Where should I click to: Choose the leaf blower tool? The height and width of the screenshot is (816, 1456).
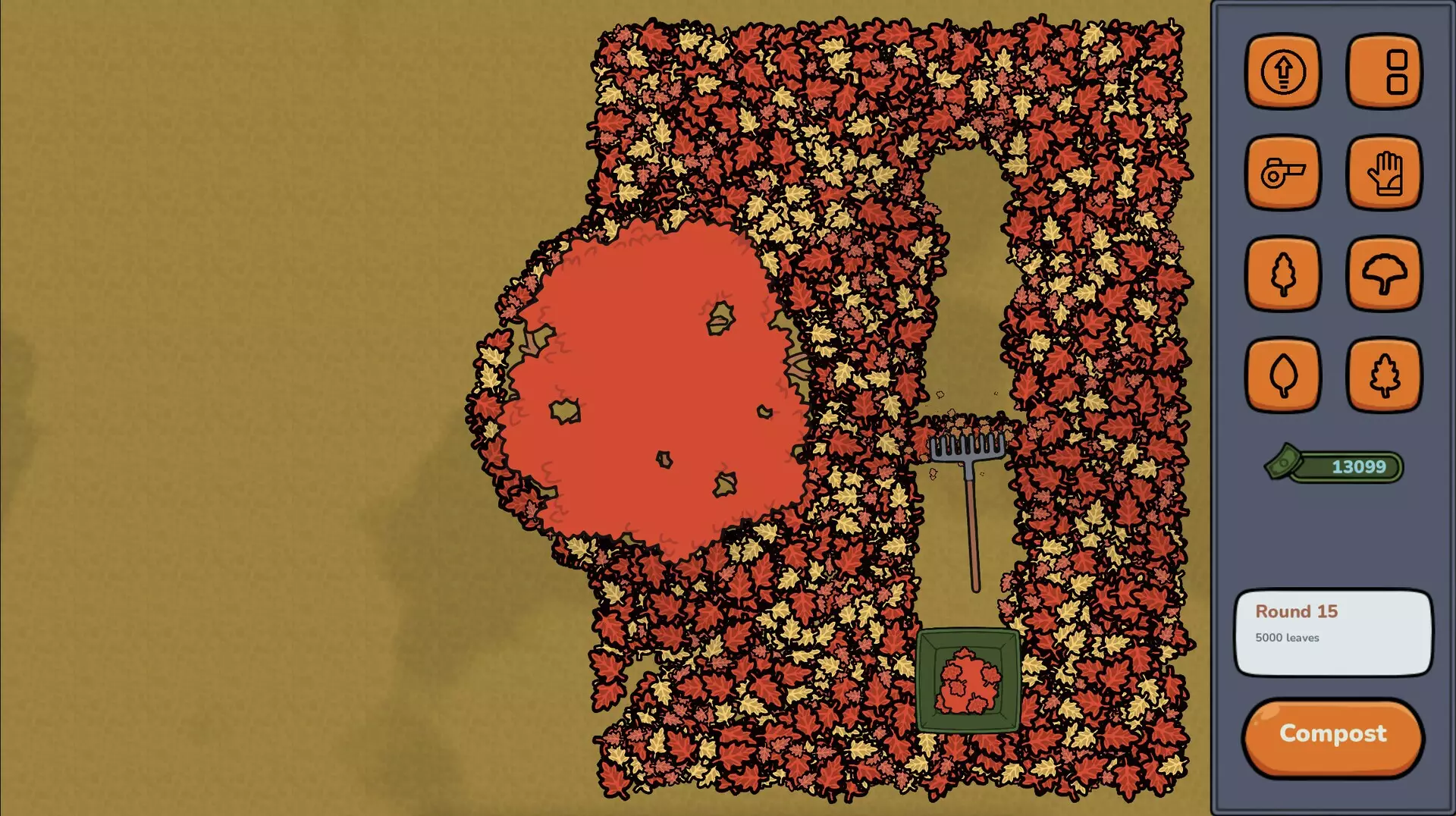click(1282, 173)
